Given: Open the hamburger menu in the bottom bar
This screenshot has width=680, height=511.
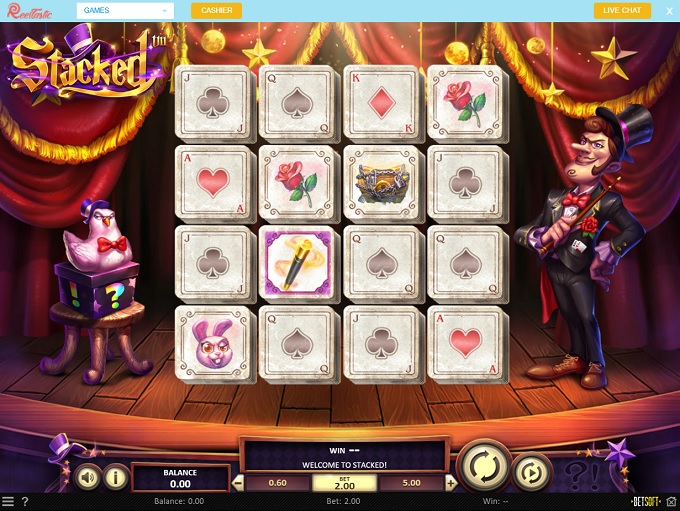Looking at the screenshot, I should click(8, 501).
